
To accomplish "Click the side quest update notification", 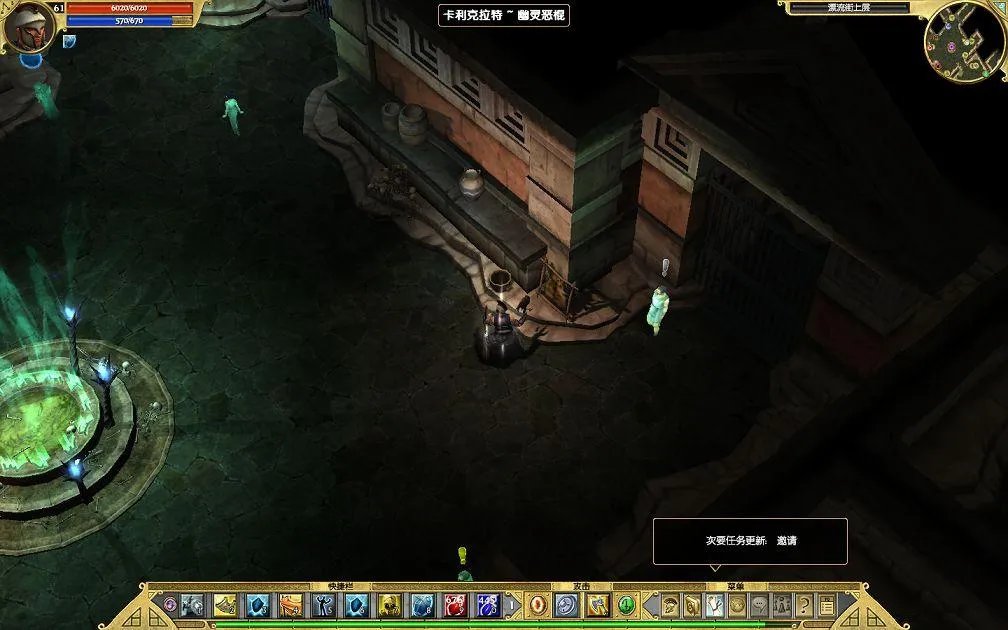I will pyautogui.click(x=750, y=541).
